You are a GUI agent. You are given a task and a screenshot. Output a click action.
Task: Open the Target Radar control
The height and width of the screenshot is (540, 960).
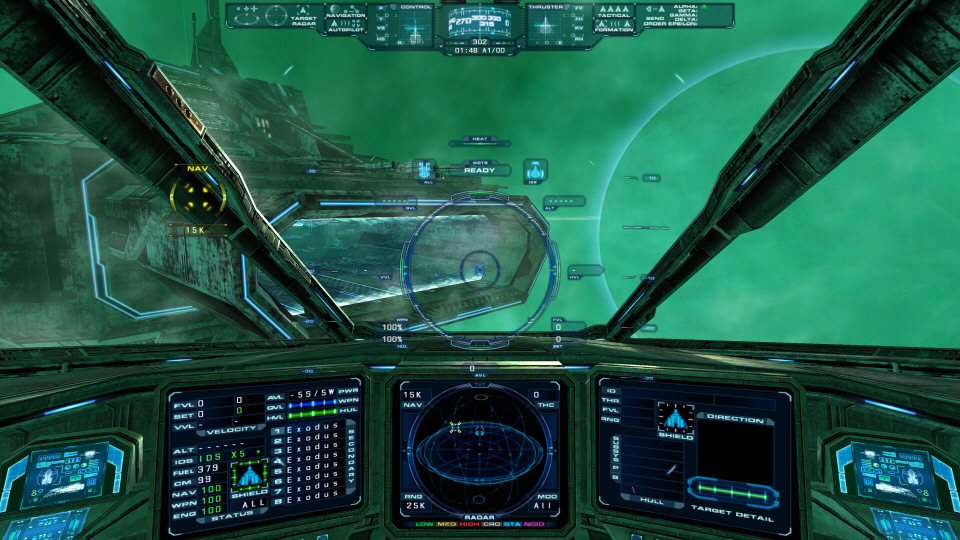point(303,19)
